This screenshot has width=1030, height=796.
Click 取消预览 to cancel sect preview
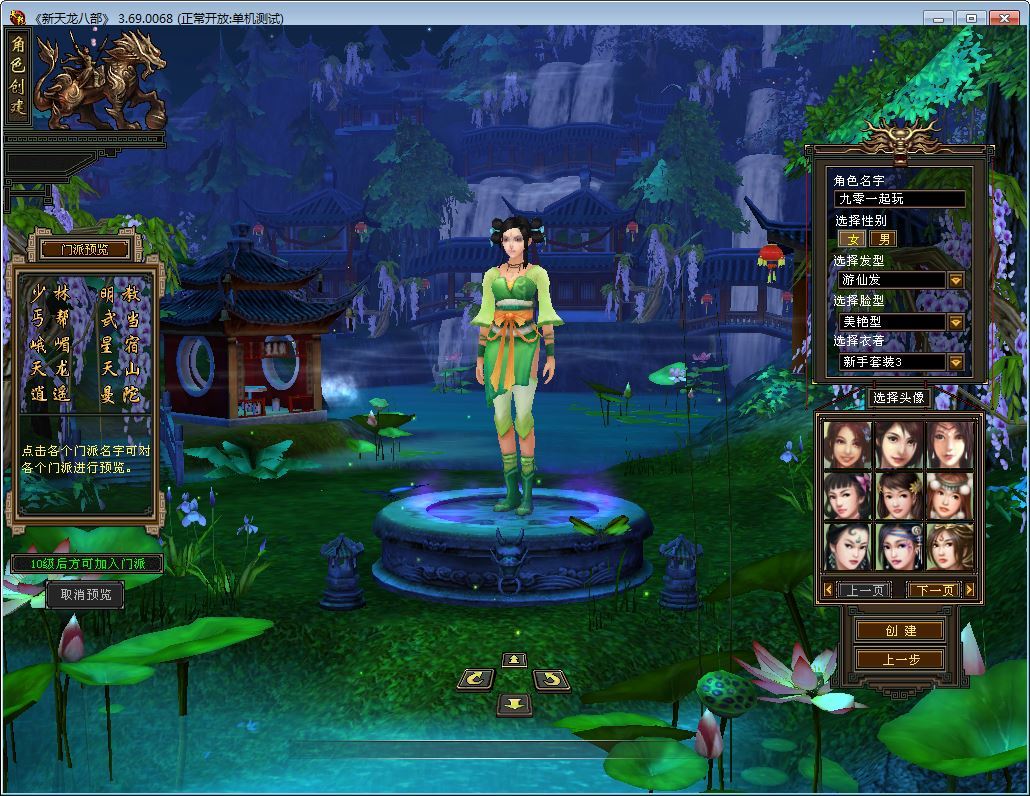[x=85, y=594]
